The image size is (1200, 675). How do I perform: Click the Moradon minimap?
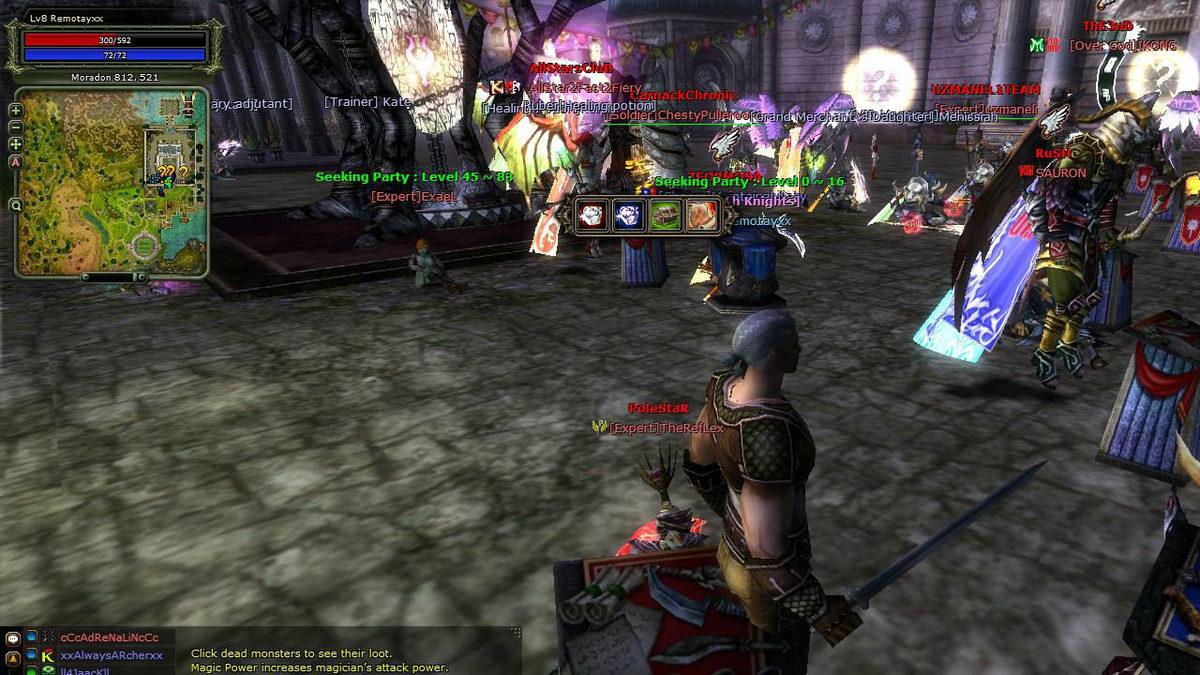click(110, 182)
